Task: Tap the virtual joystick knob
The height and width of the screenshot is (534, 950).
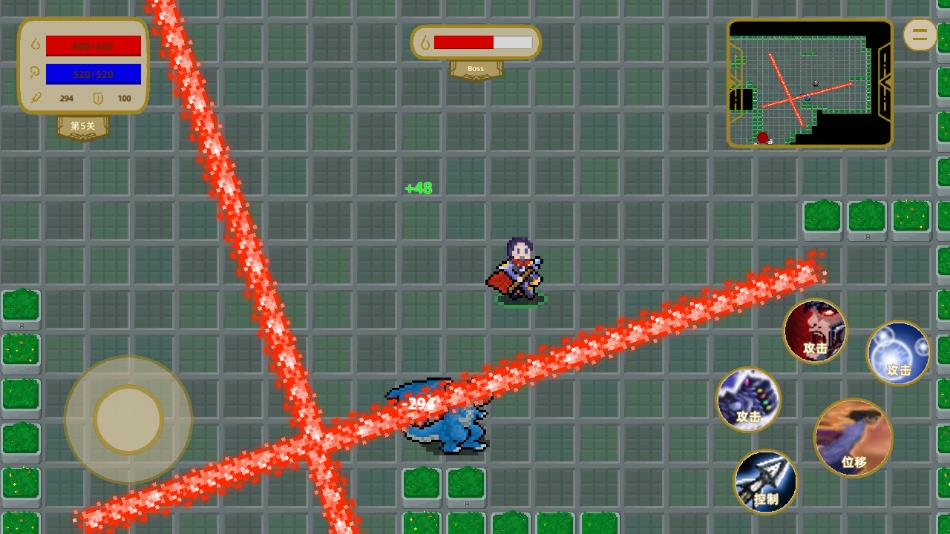Action: coord(128,418)
